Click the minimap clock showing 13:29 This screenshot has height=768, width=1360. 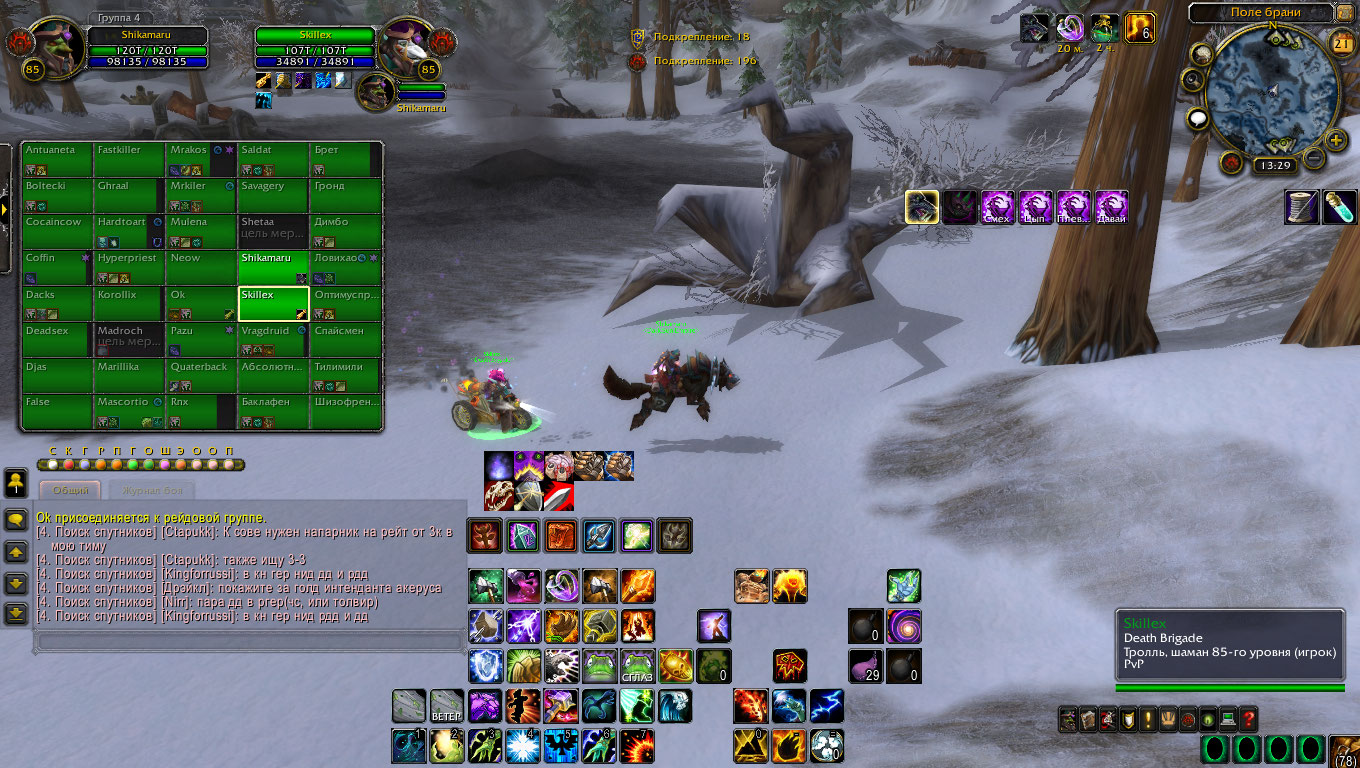coord(1274,165)
